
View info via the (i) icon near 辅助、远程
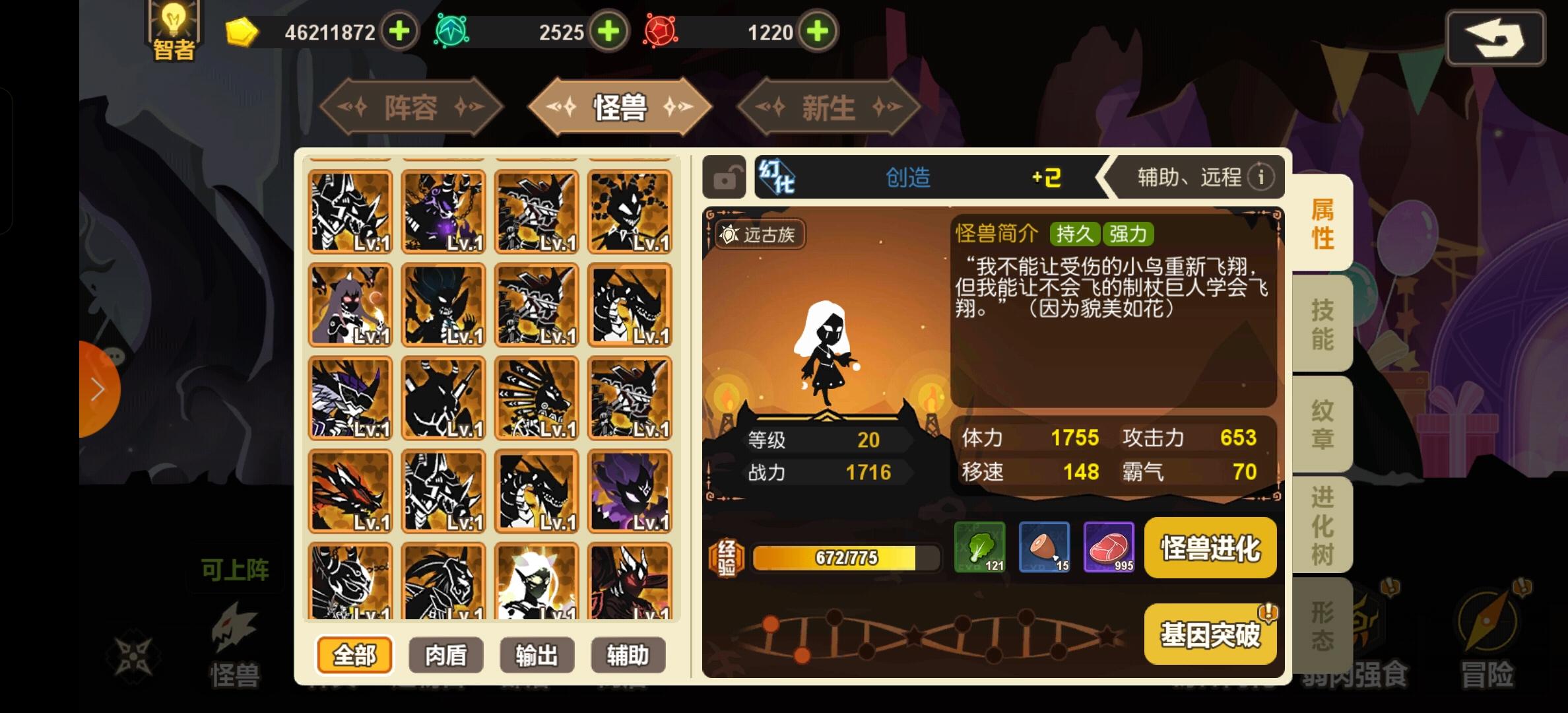(1263, 177)
